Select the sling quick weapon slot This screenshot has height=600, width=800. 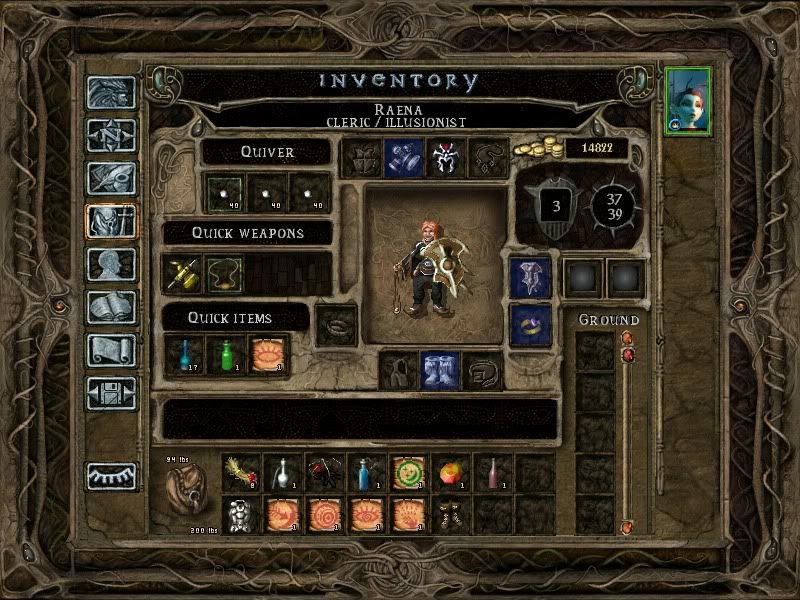(224, 273)
